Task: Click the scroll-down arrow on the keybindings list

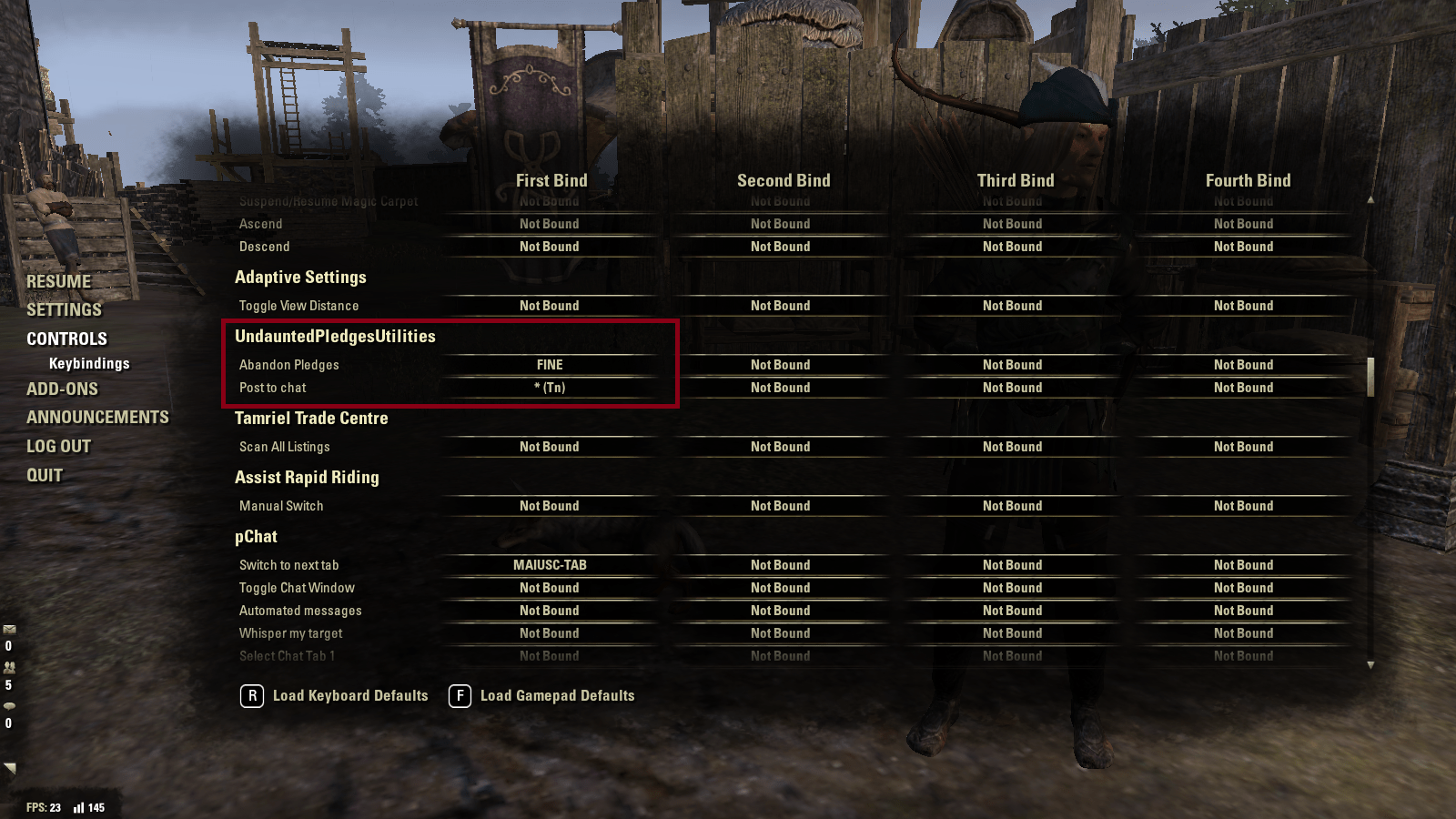Action: [x=1370, y=664]
